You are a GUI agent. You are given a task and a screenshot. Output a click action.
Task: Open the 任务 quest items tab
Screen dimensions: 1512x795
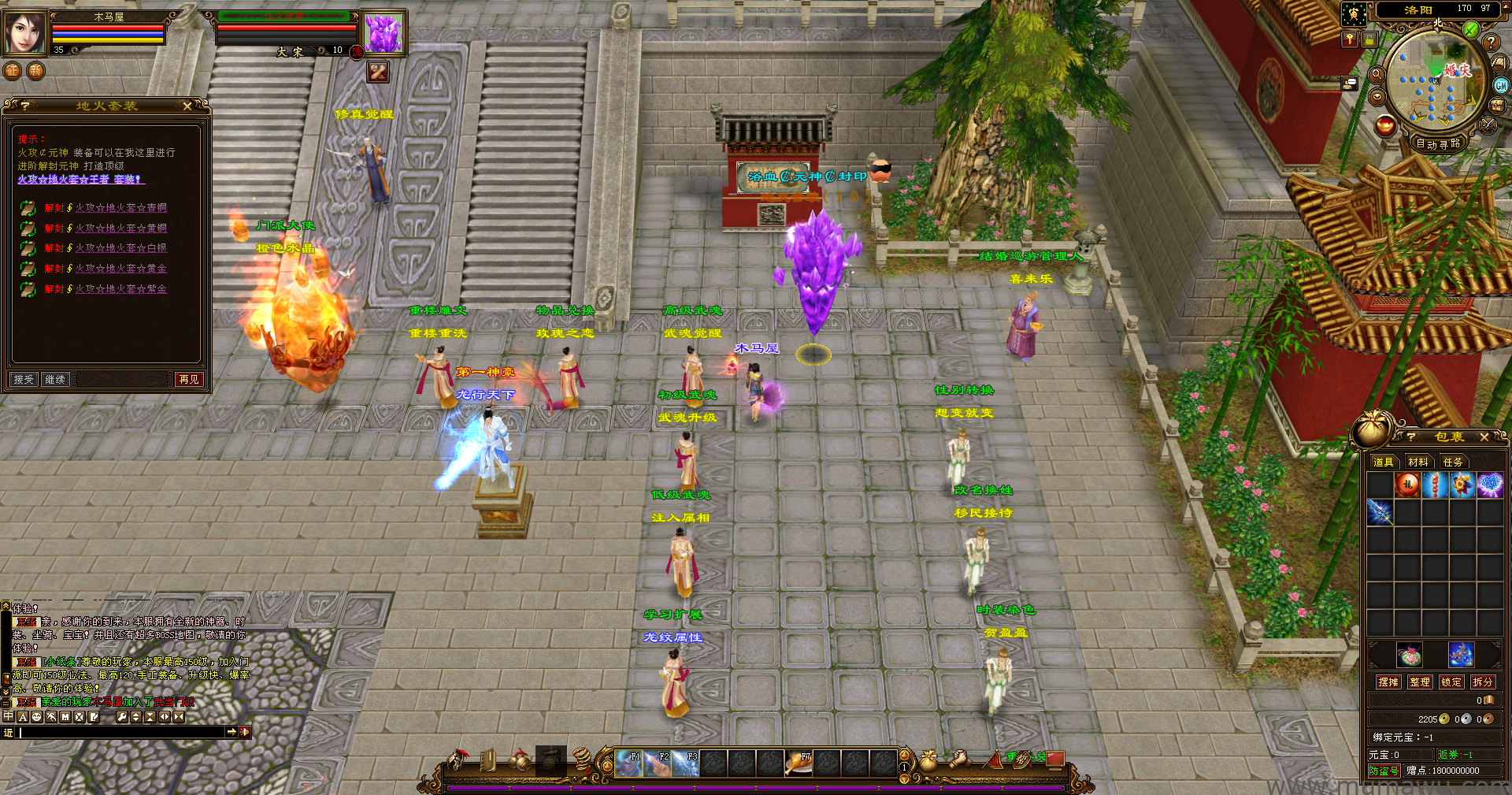click(x=1453, y=463)
